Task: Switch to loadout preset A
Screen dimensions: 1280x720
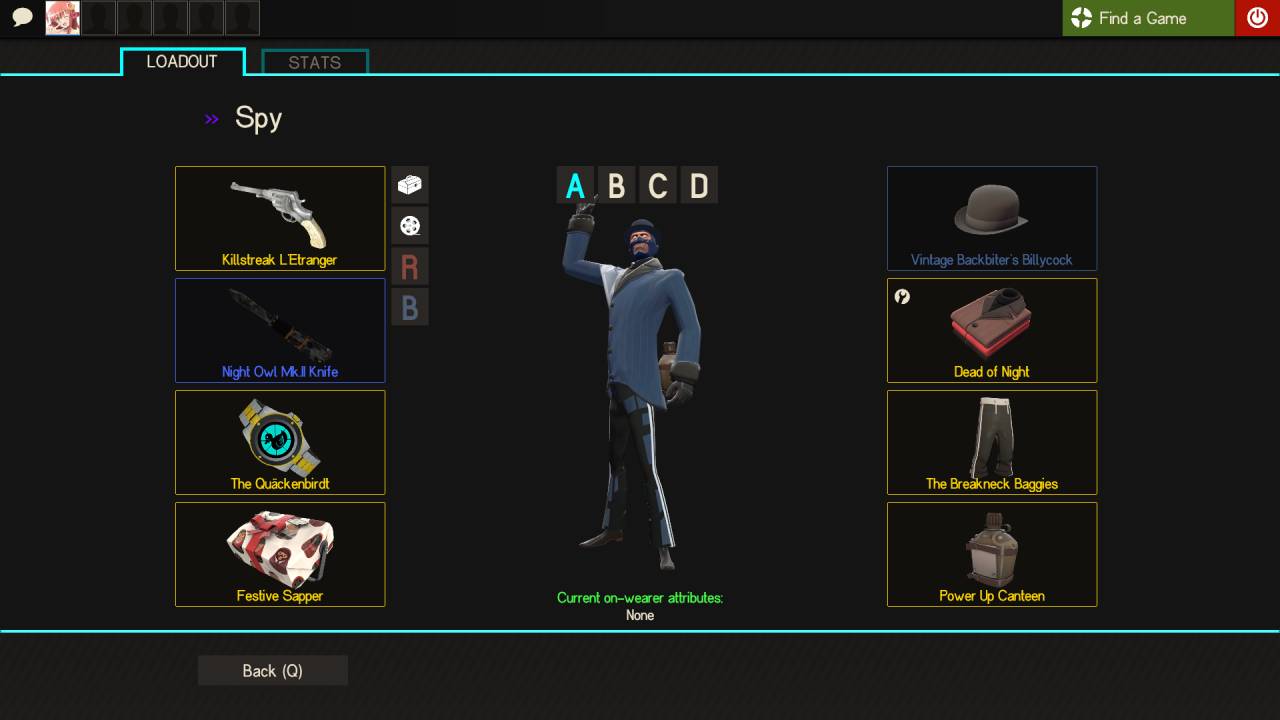Action: tap(575, 186)
